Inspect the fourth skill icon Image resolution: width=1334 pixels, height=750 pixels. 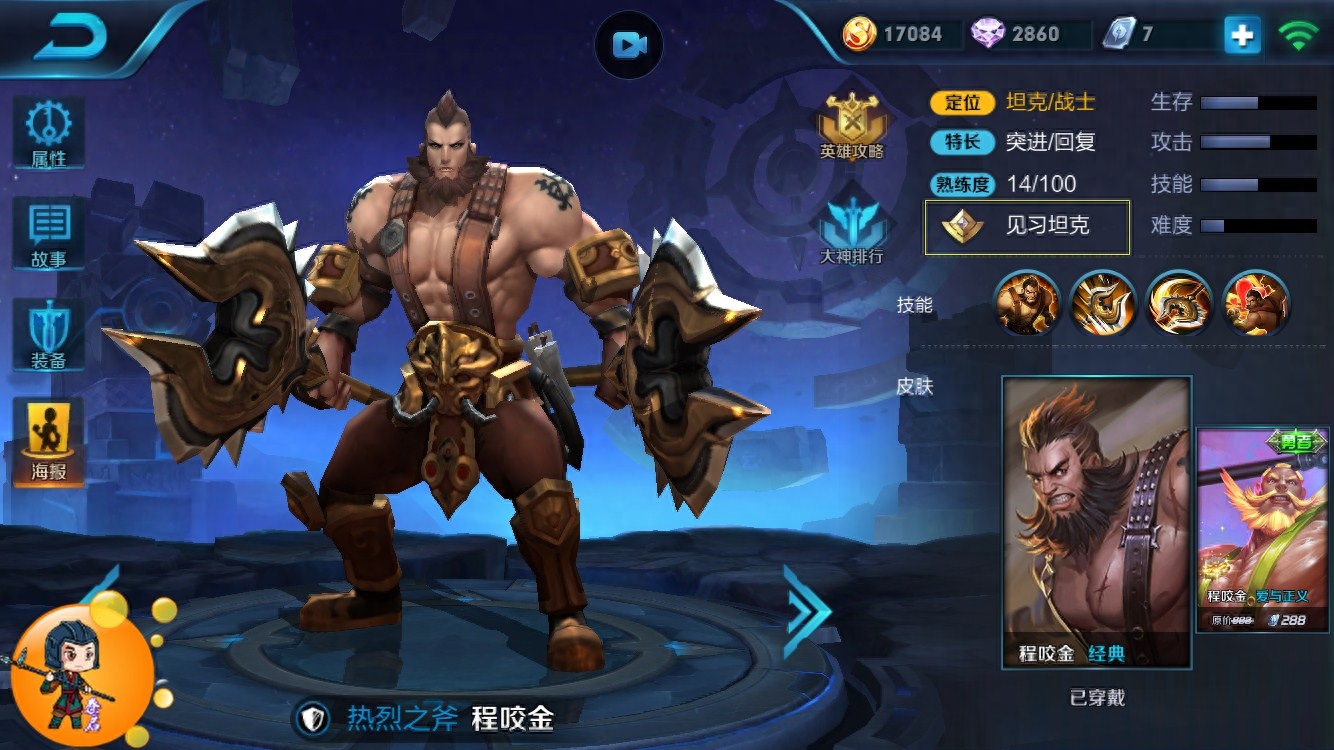tap(1256, 303)
